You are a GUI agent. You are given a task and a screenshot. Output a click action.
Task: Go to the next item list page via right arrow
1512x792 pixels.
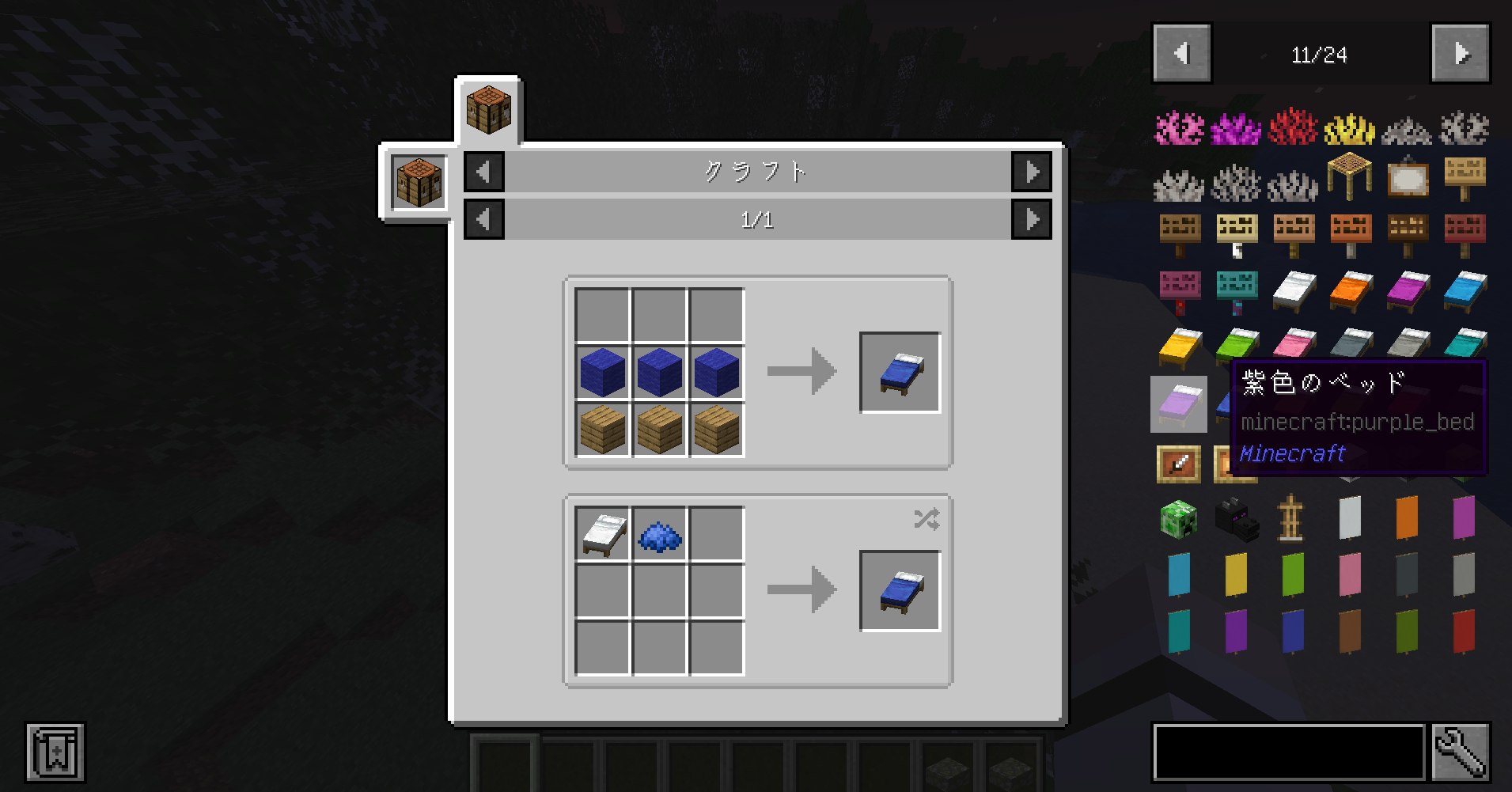pyautogui.click(x=1460, y=53)
